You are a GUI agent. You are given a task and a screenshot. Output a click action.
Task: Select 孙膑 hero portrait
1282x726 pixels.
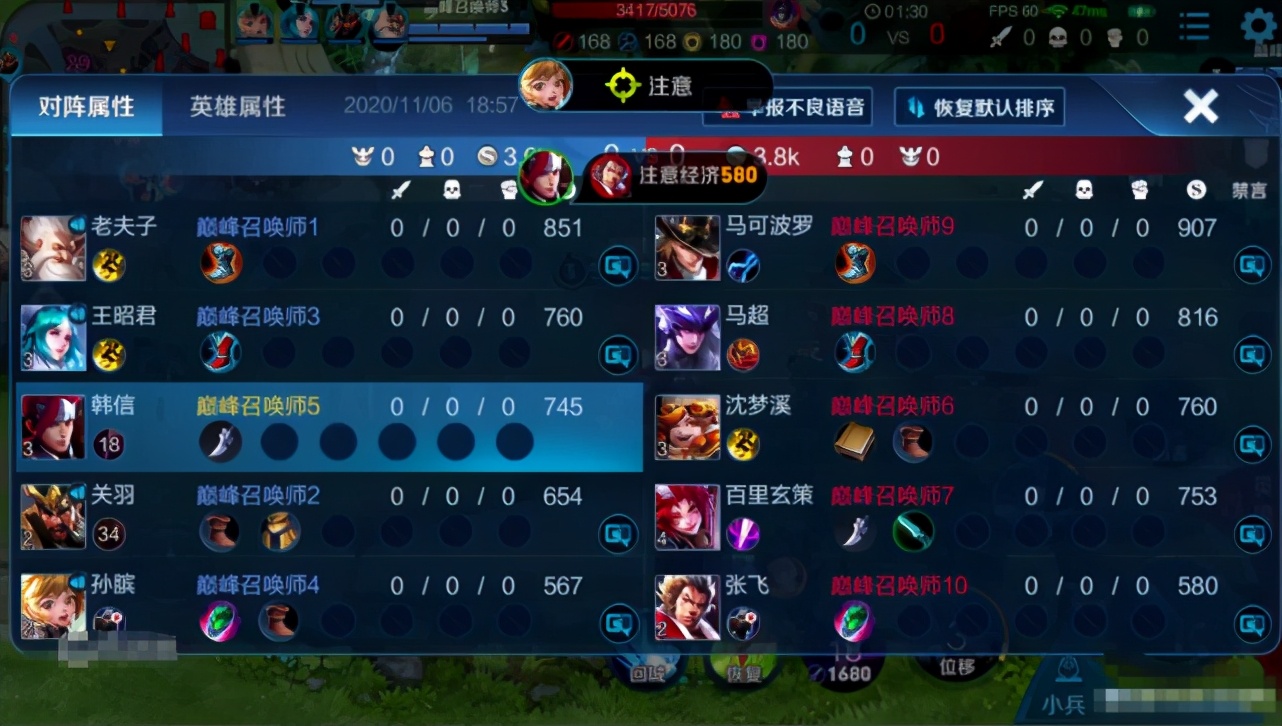(x=53, y=605)
